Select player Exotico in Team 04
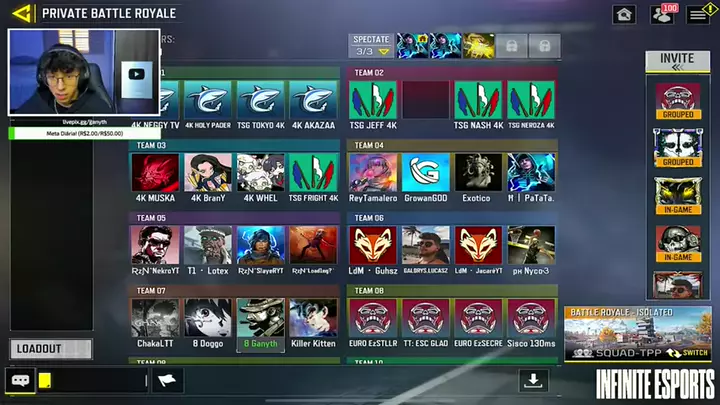 point(478,178)
